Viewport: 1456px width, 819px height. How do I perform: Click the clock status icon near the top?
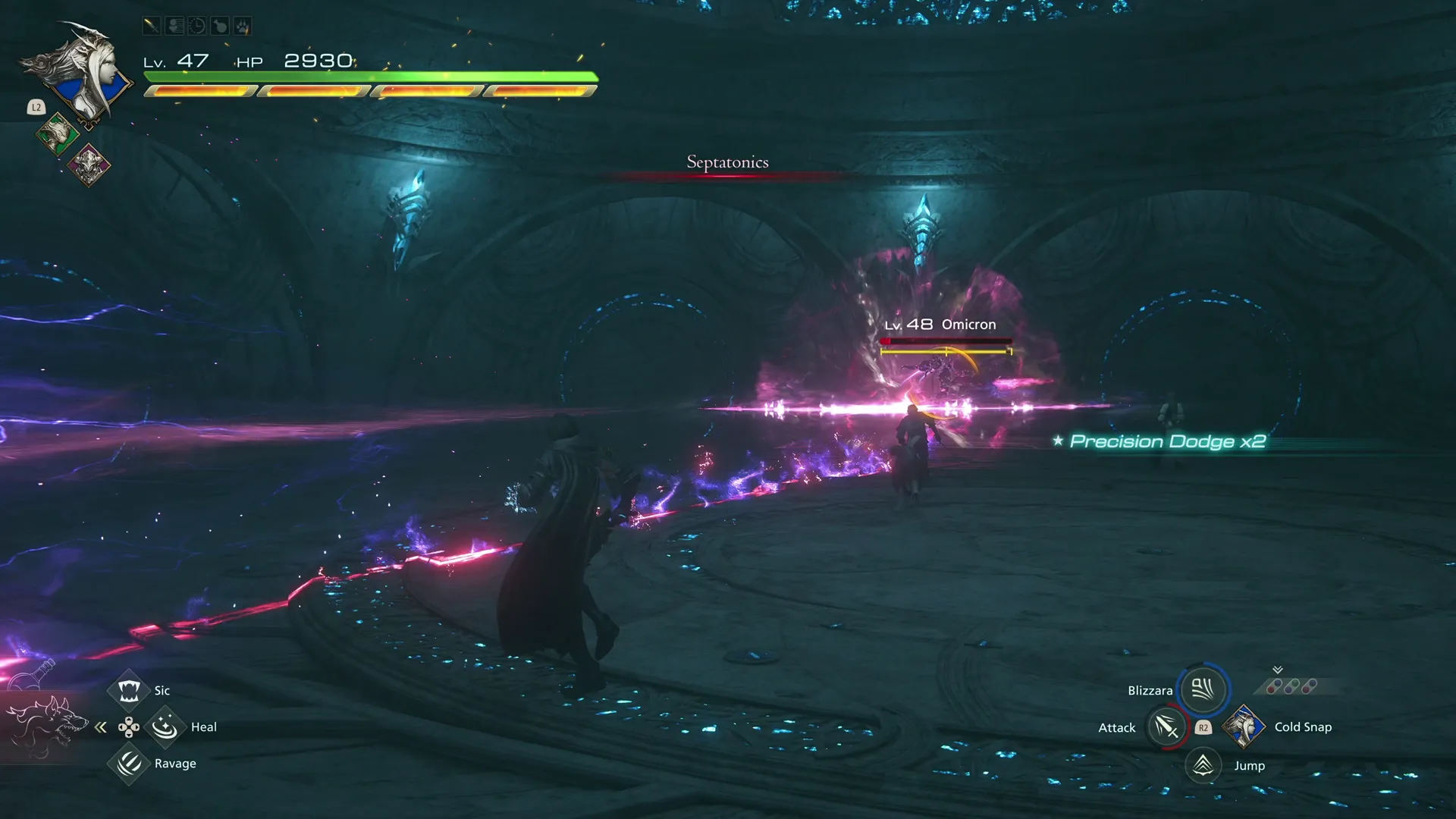tap(196, 26)
